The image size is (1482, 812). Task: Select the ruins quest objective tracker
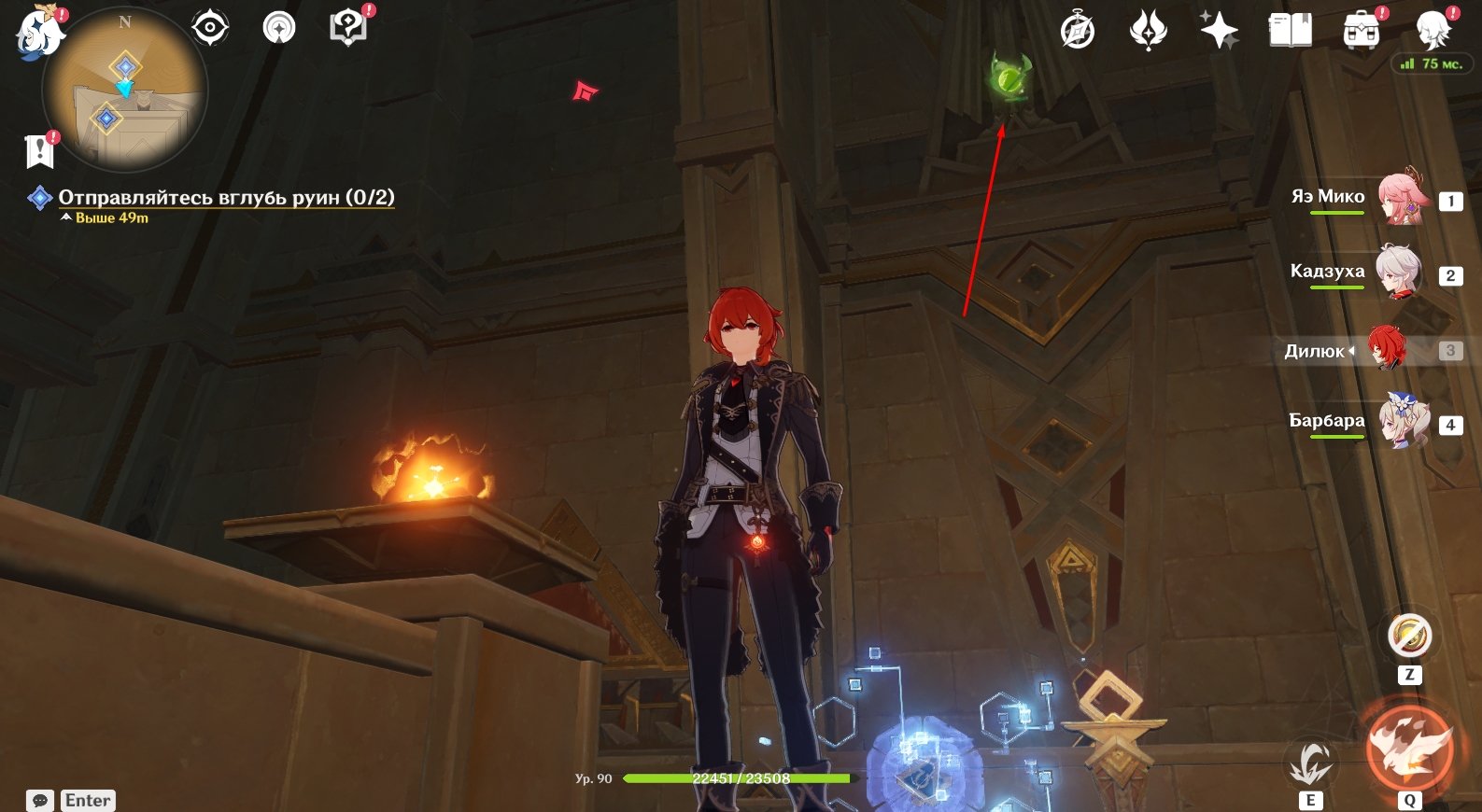pos(226,198)
